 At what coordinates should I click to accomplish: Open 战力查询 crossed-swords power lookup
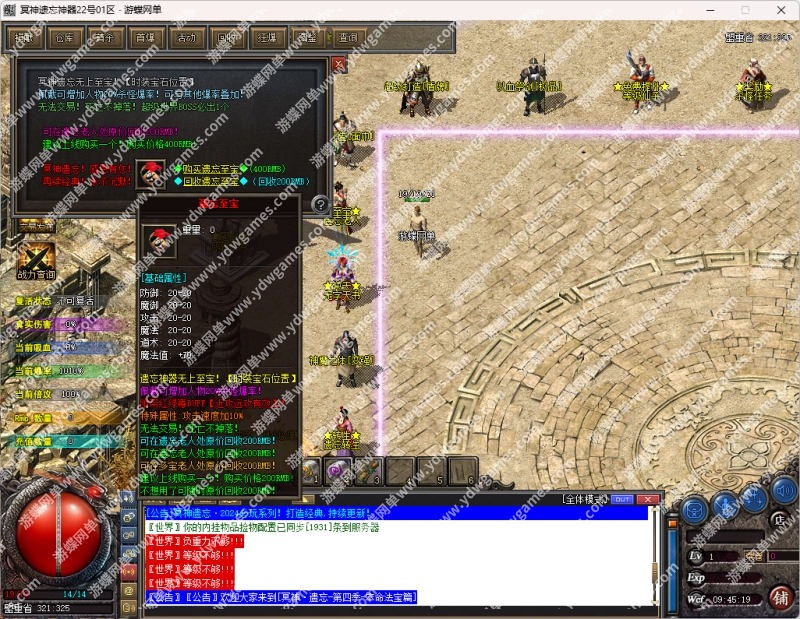point(38,255)
